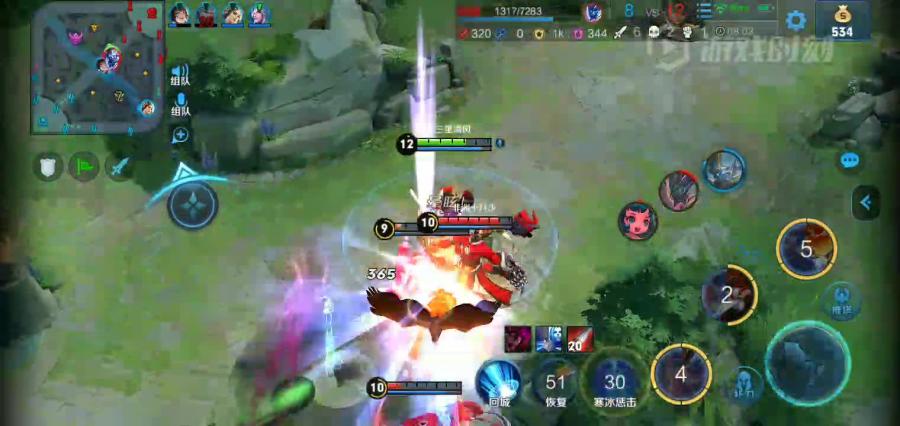Screen dimensions: 900x426
Task: Open the scoreboard list icon
Action: (x=705, y=12)
